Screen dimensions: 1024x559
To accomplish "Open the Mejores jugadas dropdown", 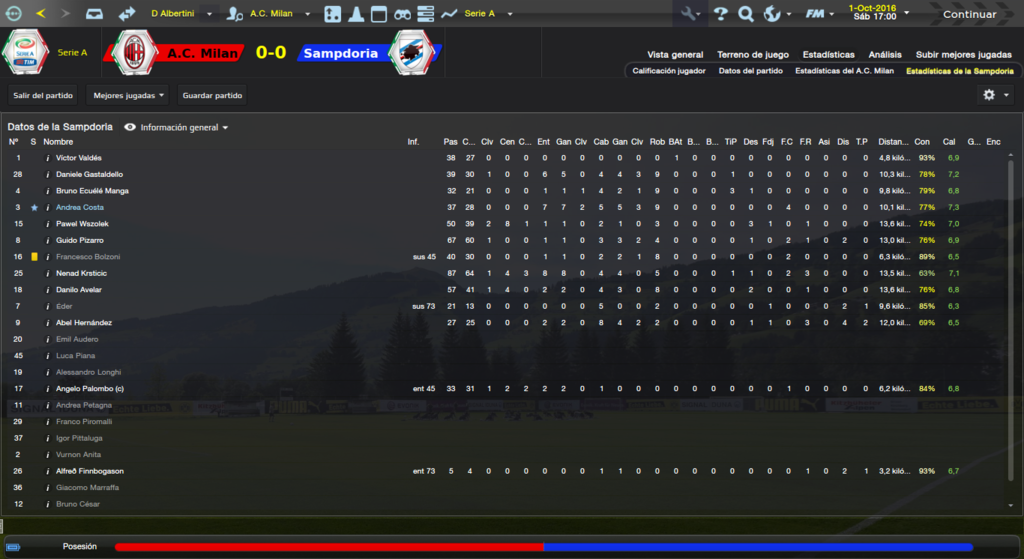I will coord(128,95).
